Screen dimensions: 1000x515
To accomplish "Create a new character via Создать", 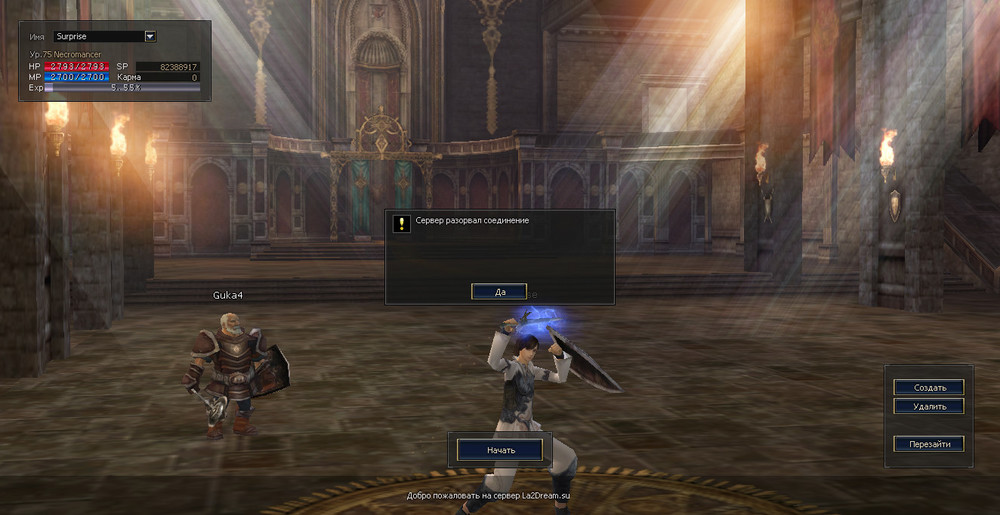I will click(x=929, y=387).
